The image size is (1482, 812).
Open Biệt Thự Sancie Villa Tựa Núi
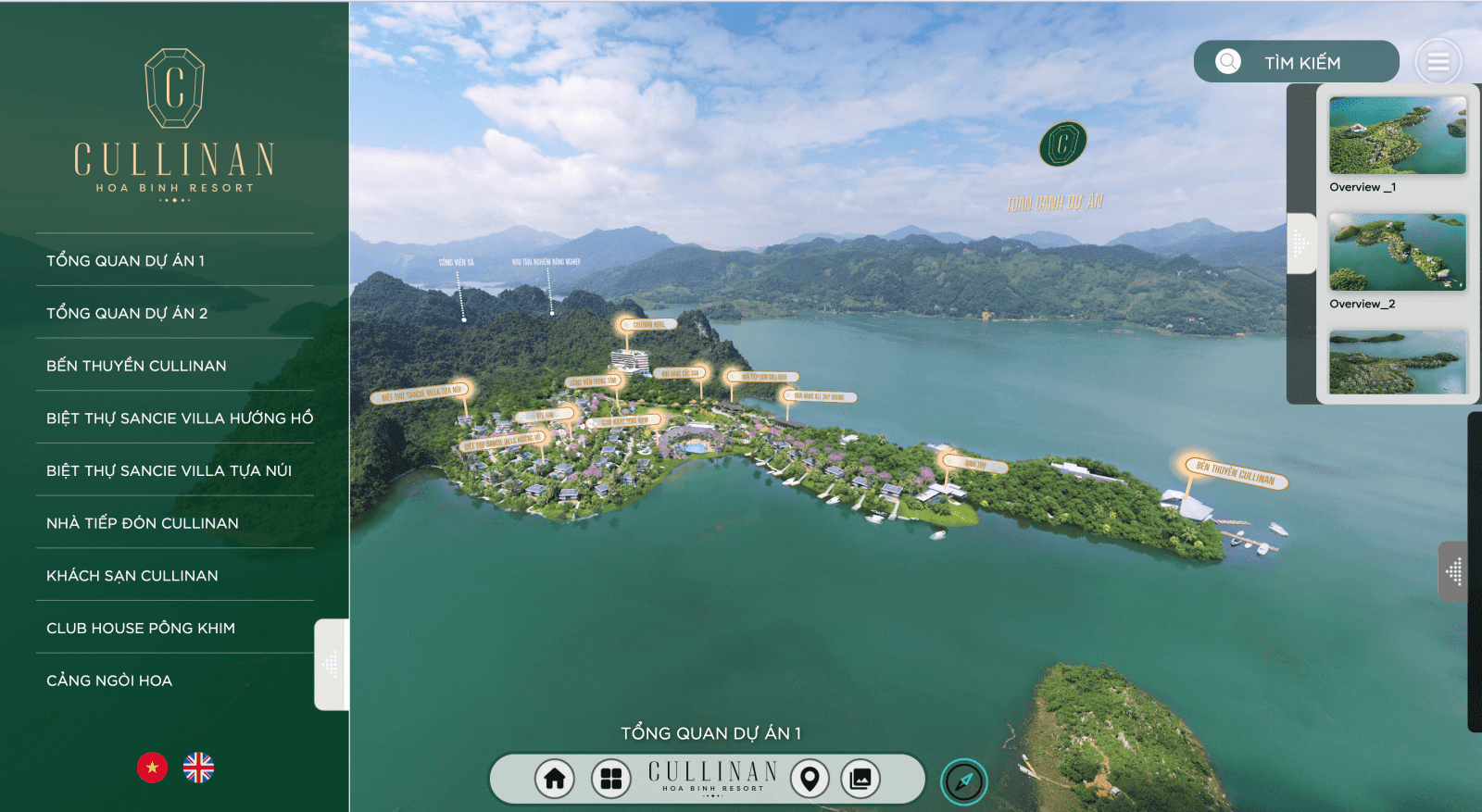click(x=169, y=470)
